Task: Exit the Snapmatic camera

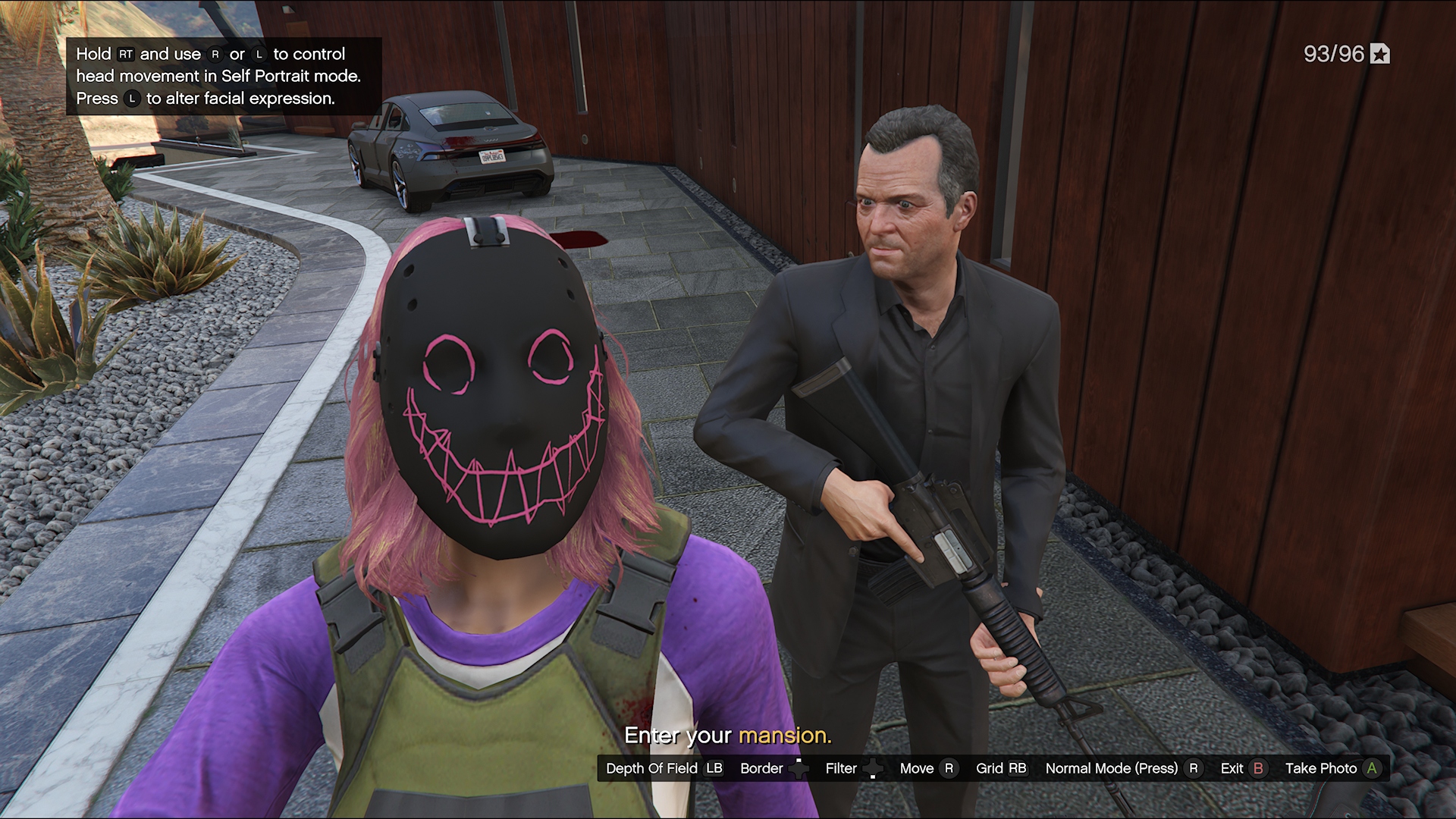Action: [x=1243, y=768]
